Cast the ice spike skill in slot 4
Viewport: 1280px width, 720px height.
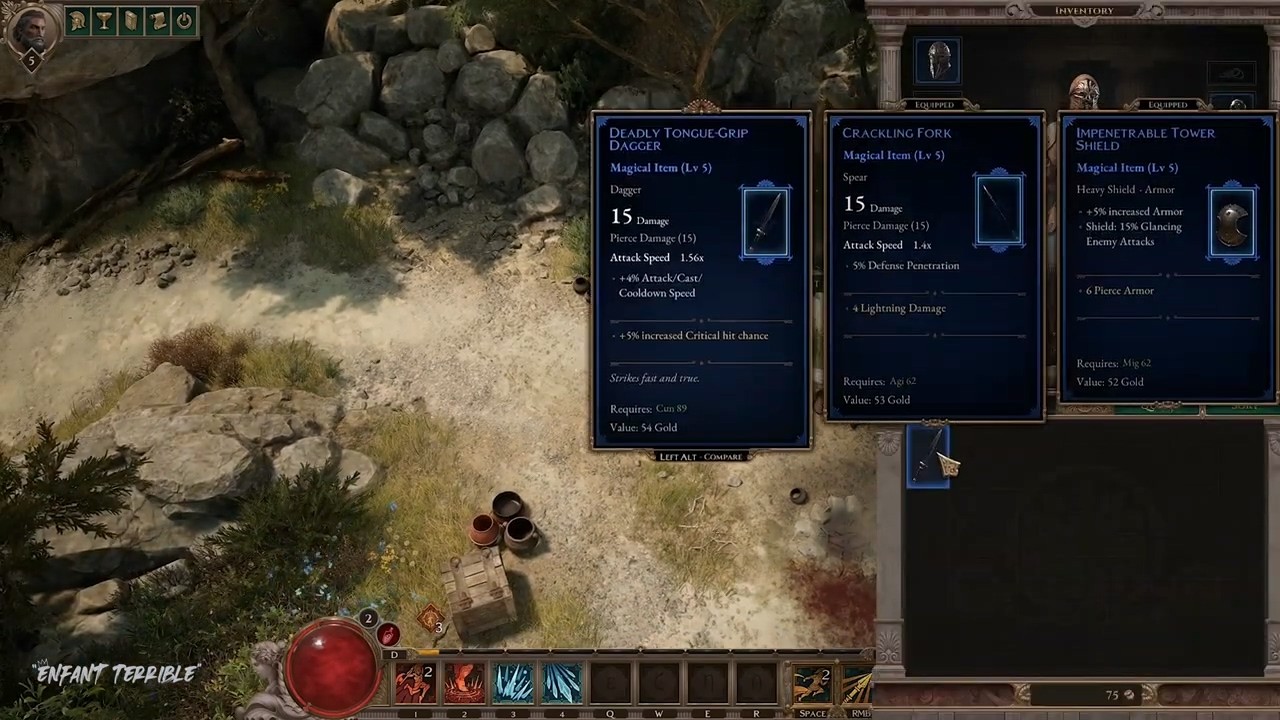click(x=562, y=684)
